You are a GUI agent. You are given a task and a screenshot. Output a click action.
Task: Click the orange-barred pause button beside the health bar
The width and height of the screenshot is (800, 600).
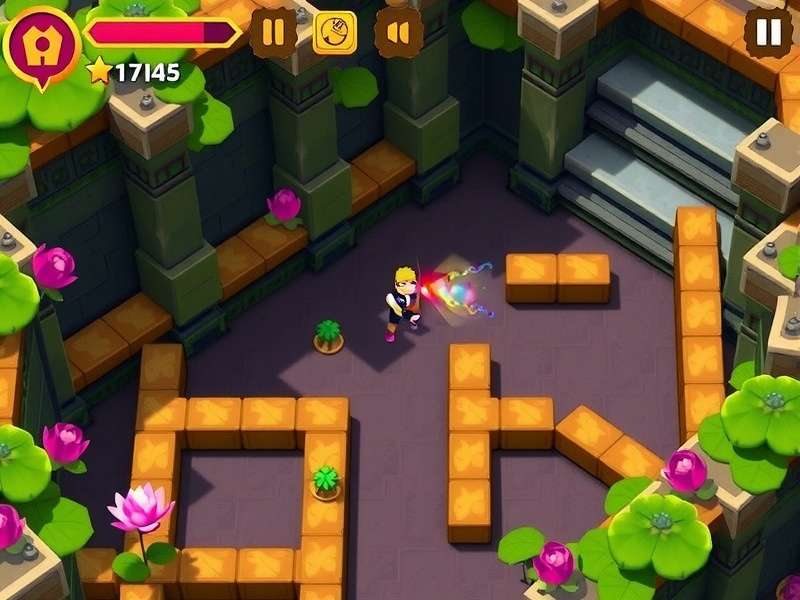tap(273, 33)
